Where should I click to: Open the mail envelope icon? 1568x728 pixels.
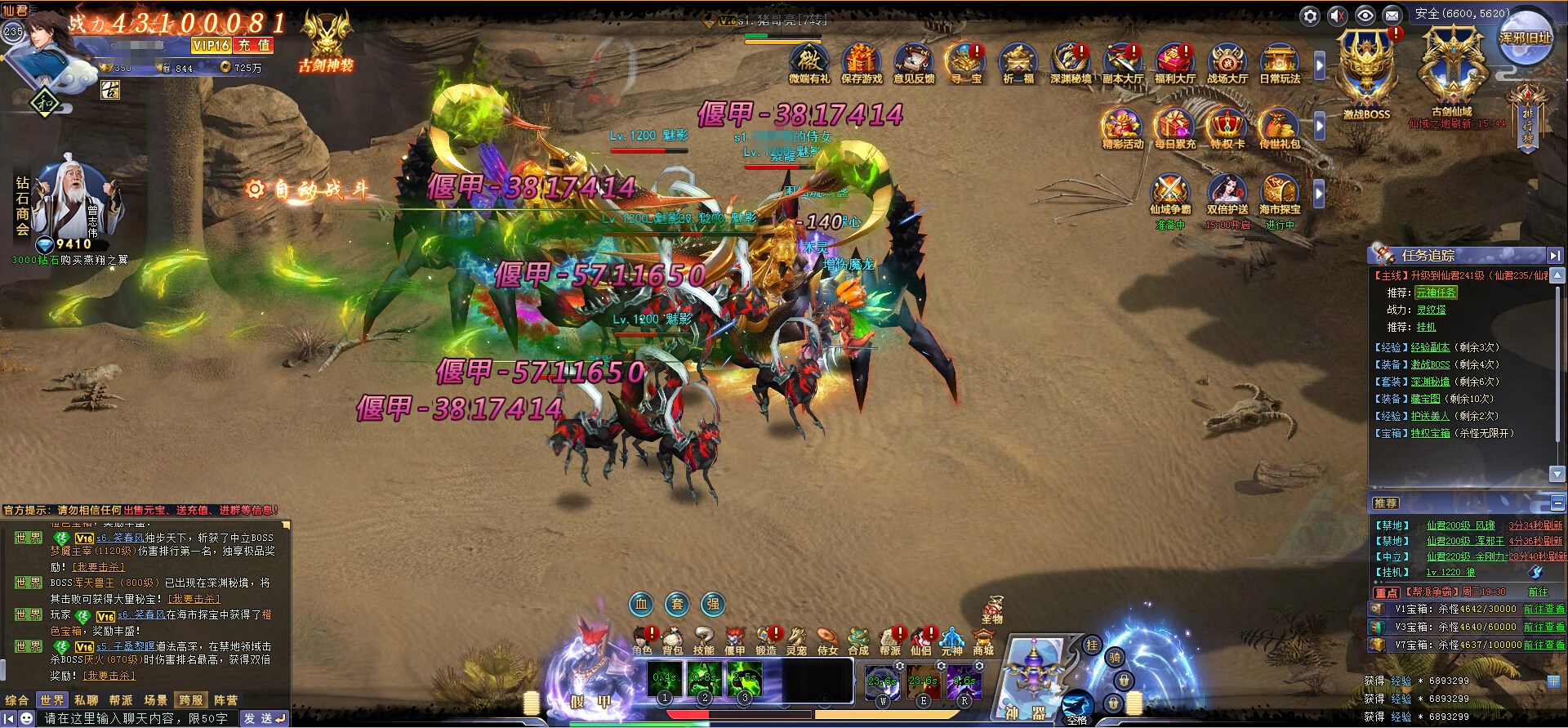click(x=1392, y=16)
